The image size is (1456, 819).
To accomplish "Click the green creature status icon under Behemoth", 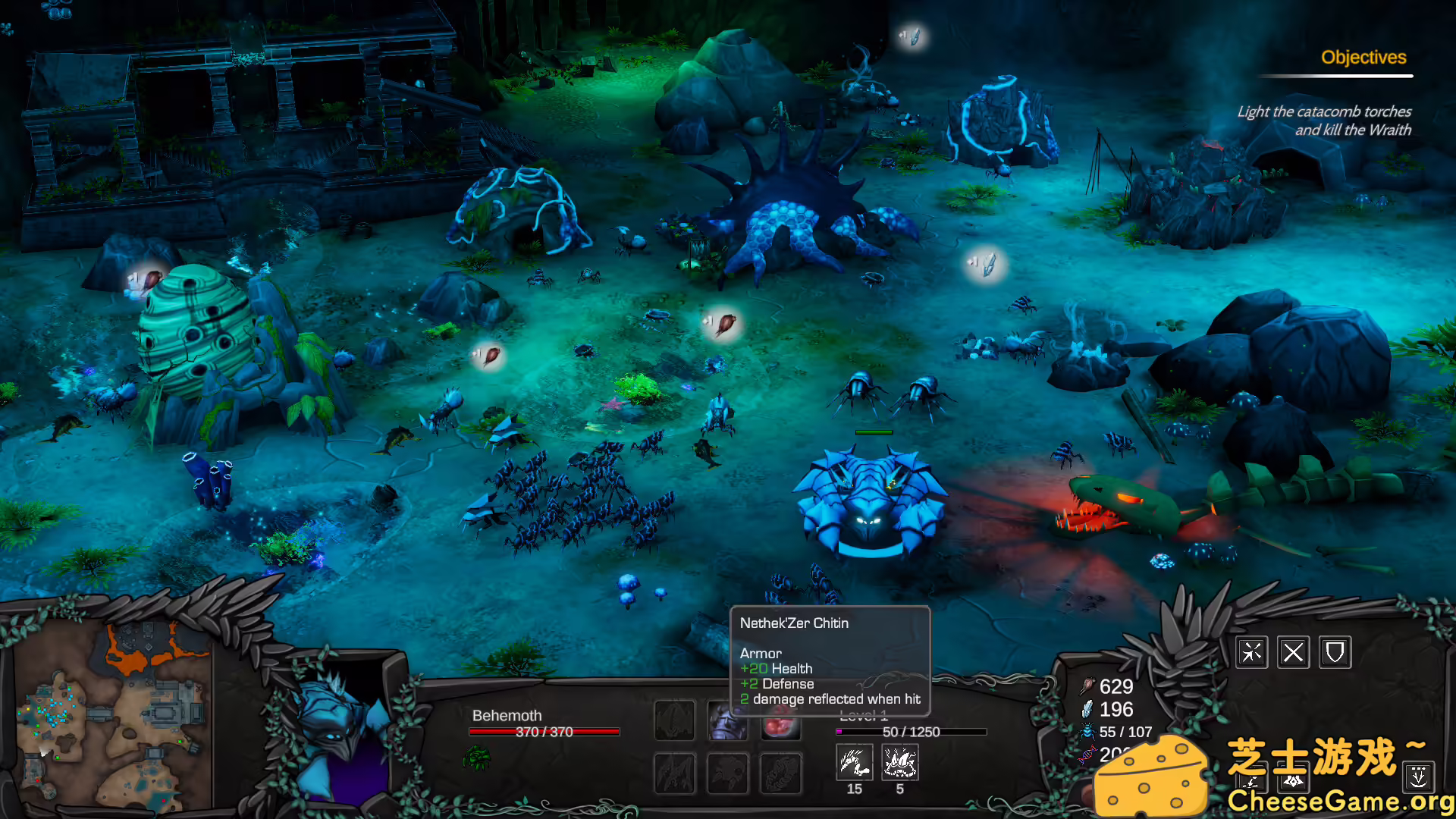I will click(476, 757).
